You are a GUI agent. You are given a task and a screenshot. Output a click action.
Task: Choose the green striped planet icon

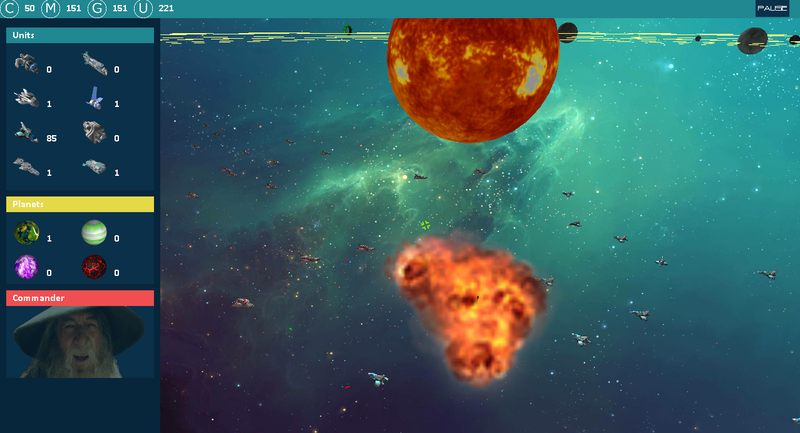pos(94,234)
